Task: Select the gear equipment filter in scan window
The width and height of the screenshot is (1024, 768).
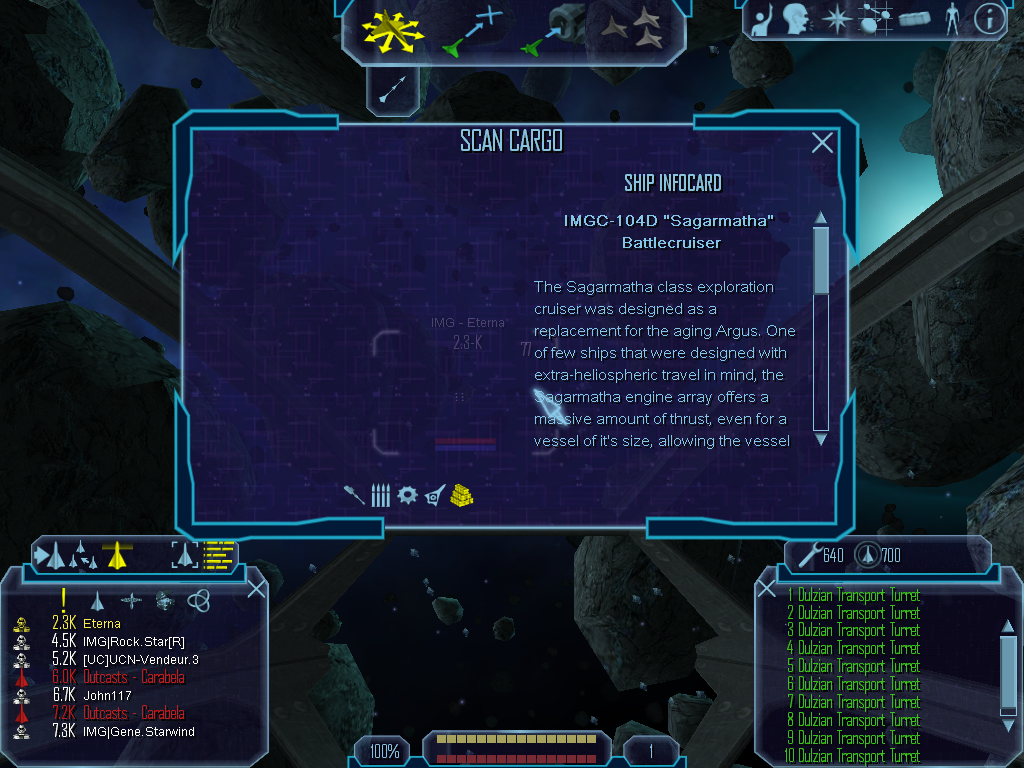Action: click(x=406, y=494)
